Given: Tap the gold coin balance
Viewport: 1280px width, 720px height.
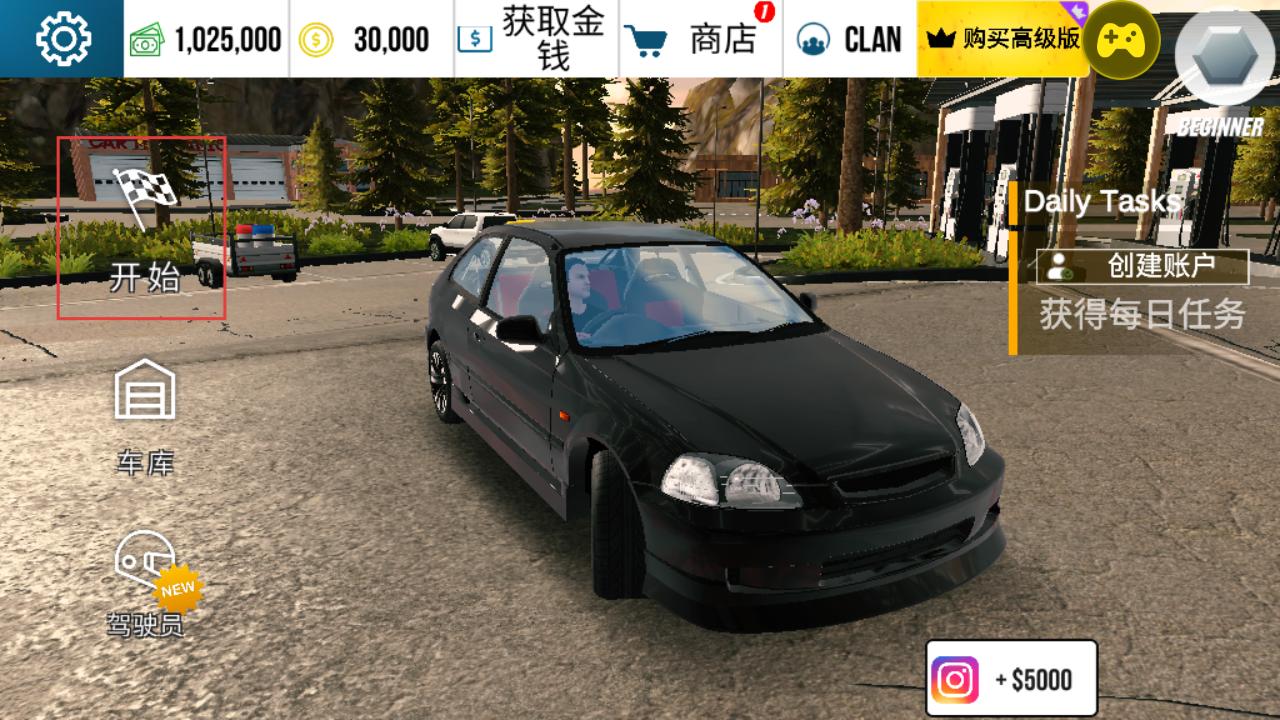Looking at the screenshot, I should 371,39.
